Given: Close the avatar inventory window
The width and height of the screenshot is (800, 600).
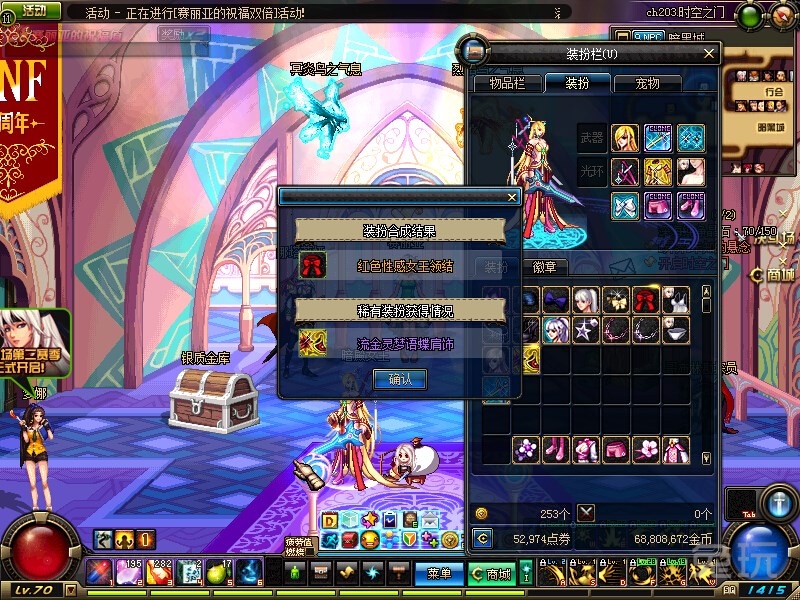Looking at the screenshot, I should click(x=709, y=54).
